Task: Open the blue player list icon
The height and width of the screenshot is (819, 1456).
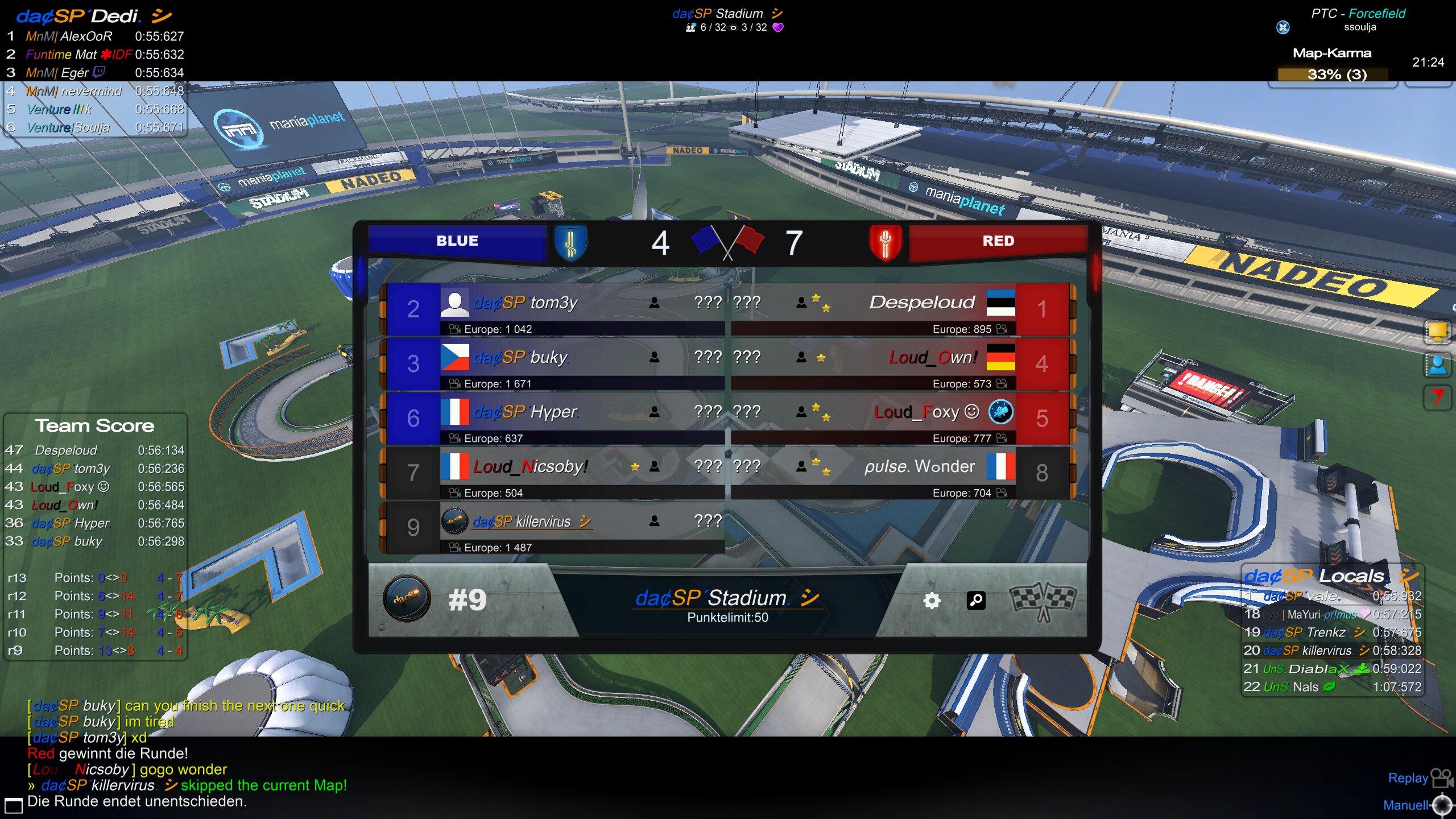Action: click(x=1437, y=365)
